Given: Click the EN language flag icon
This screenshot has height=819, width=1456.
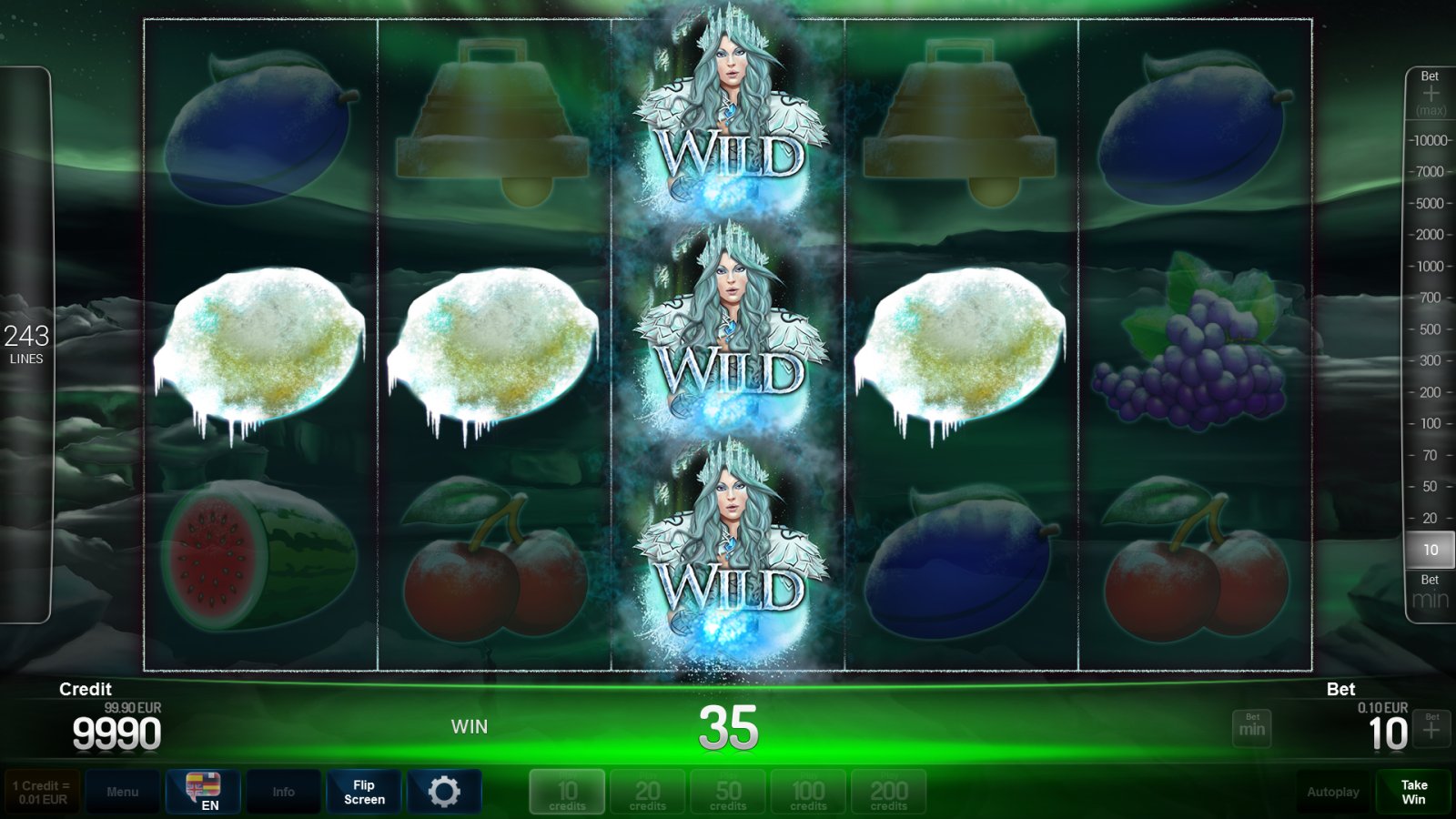Looking at the screenshot, I should click(x=202, y=788).
